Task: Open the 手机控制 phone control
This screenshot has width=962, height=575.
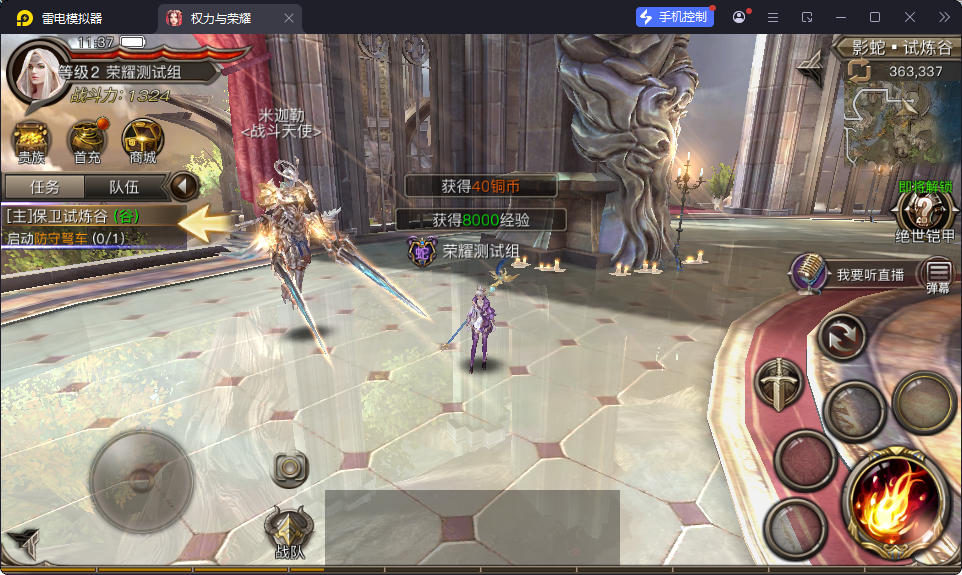Action: pyautogui.click(x=674, y=17)
